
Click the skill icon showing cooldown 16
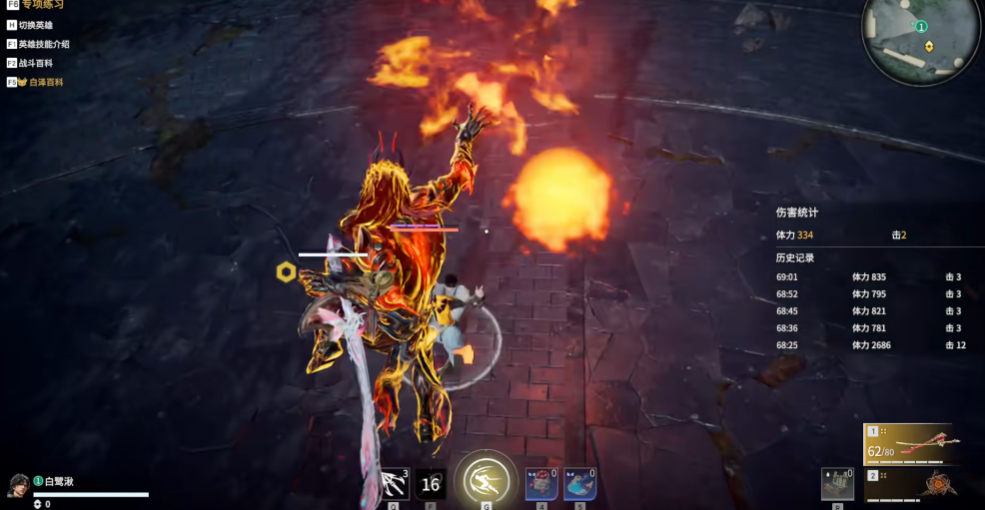click(x=430, y=484)
